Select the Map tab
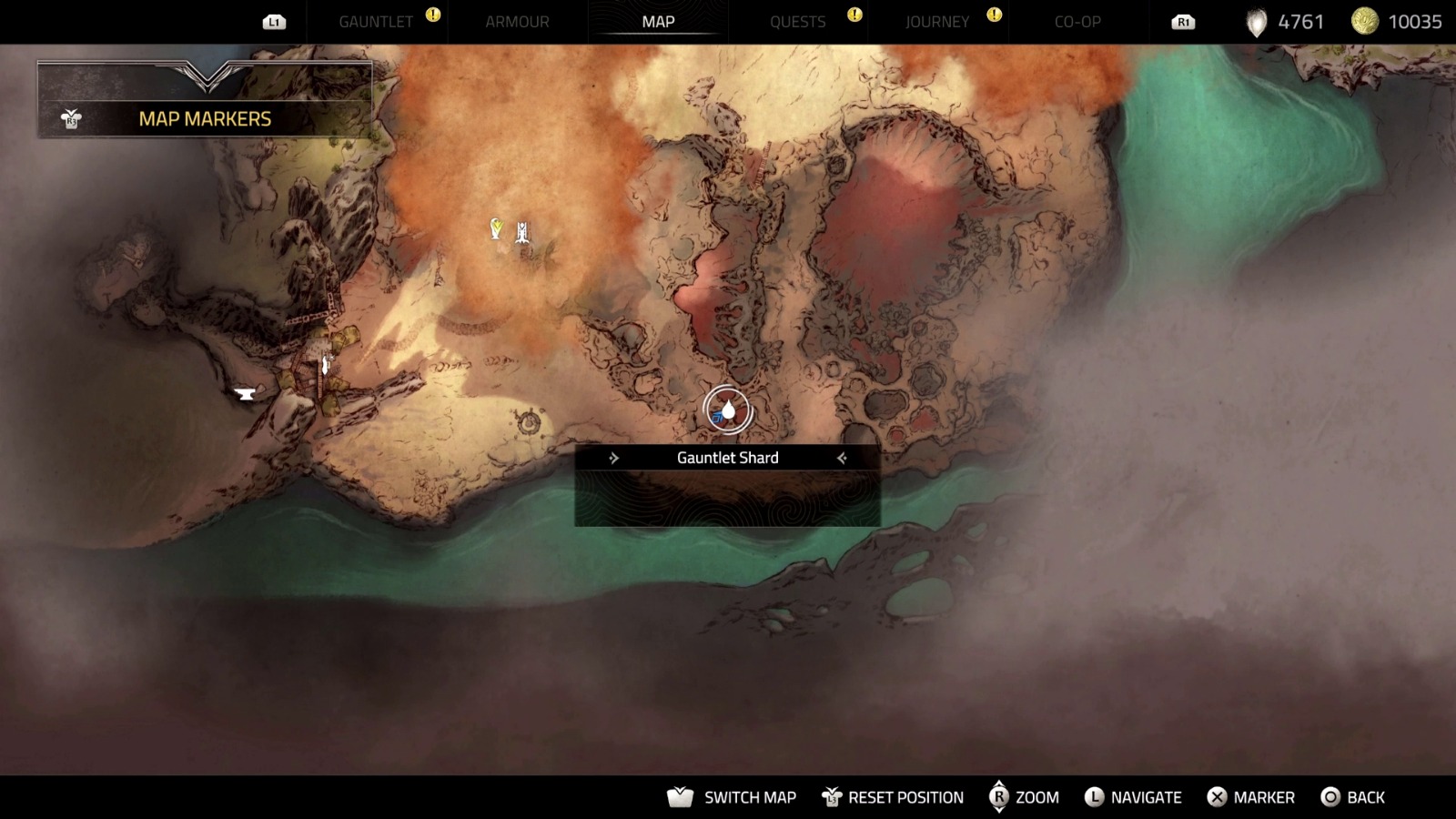1456x819 pixels. pos(658,22)
